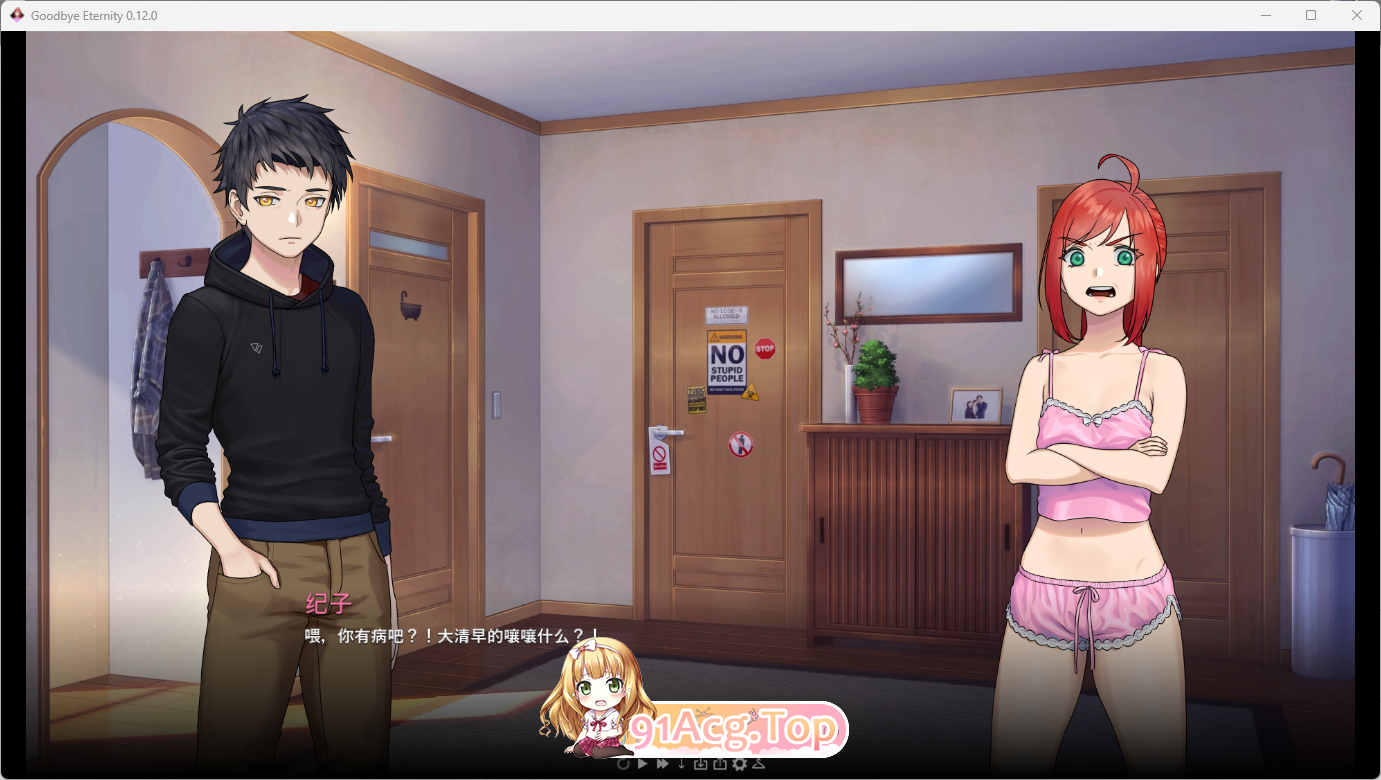Hide the dialogue box using the down arrow

(681, 763)
